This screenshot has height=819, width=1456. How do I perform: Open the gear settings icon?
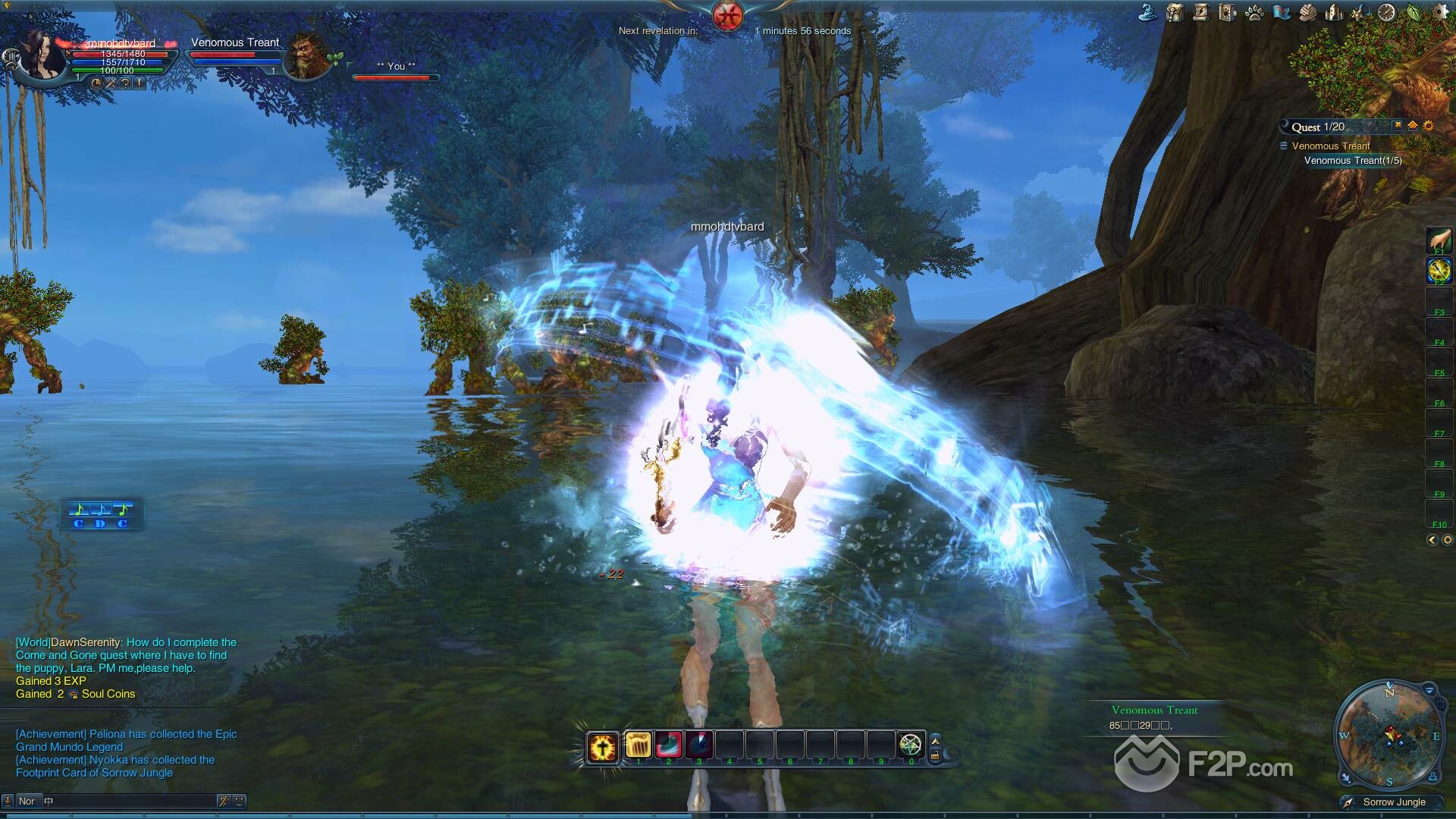(x=1439, y=12)
